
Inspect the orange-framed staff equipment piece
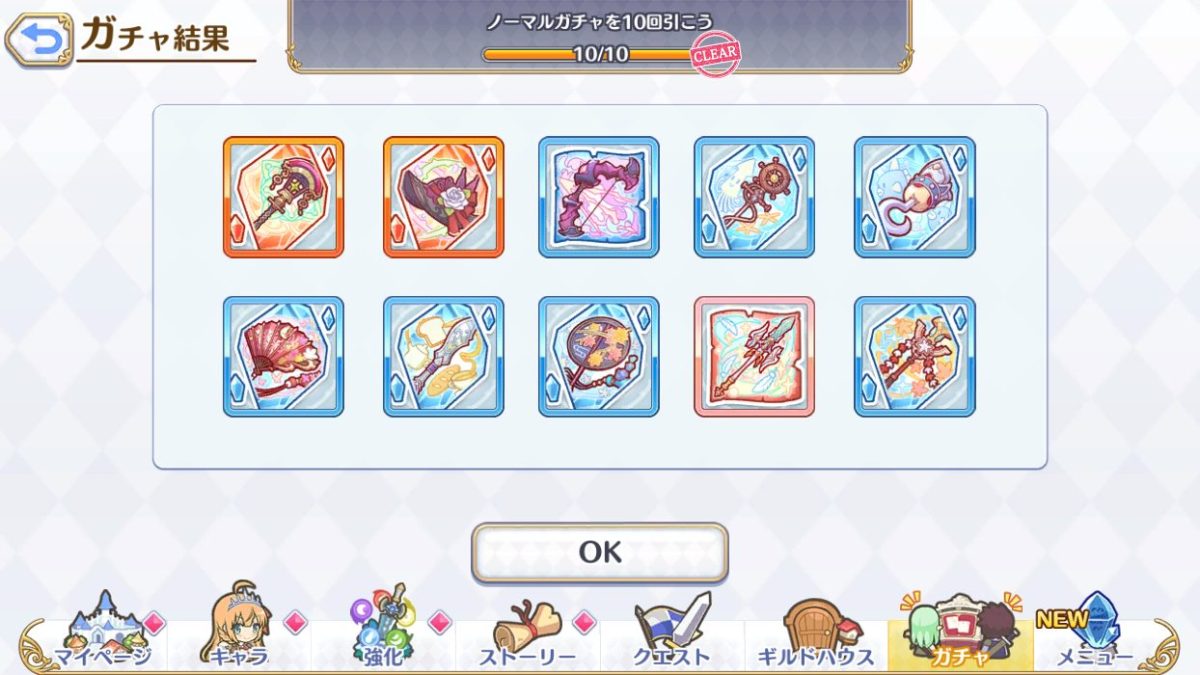point(283,197)
